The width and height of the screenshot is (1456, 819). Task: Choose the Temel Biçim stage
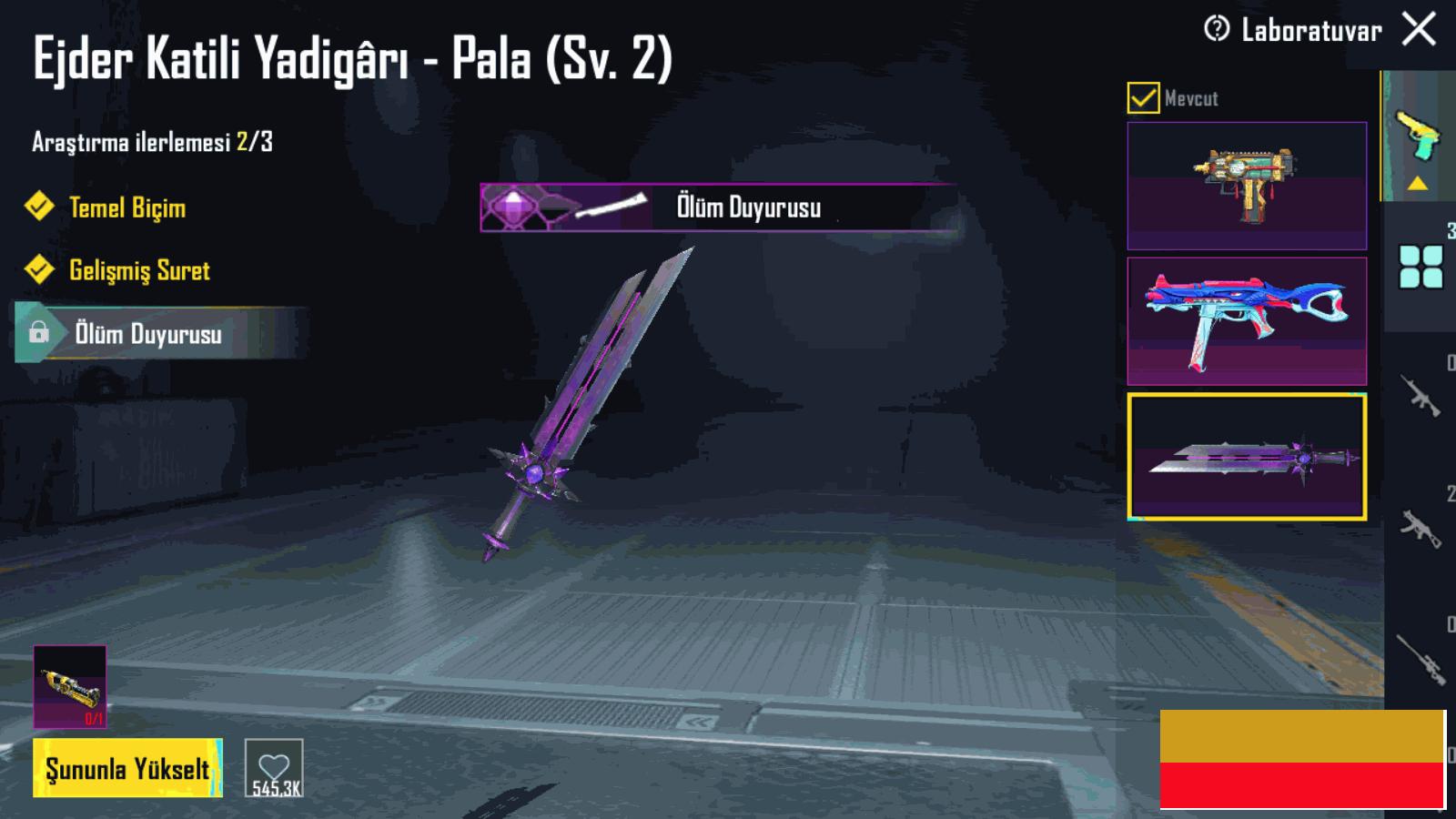(x=127, y=207)
